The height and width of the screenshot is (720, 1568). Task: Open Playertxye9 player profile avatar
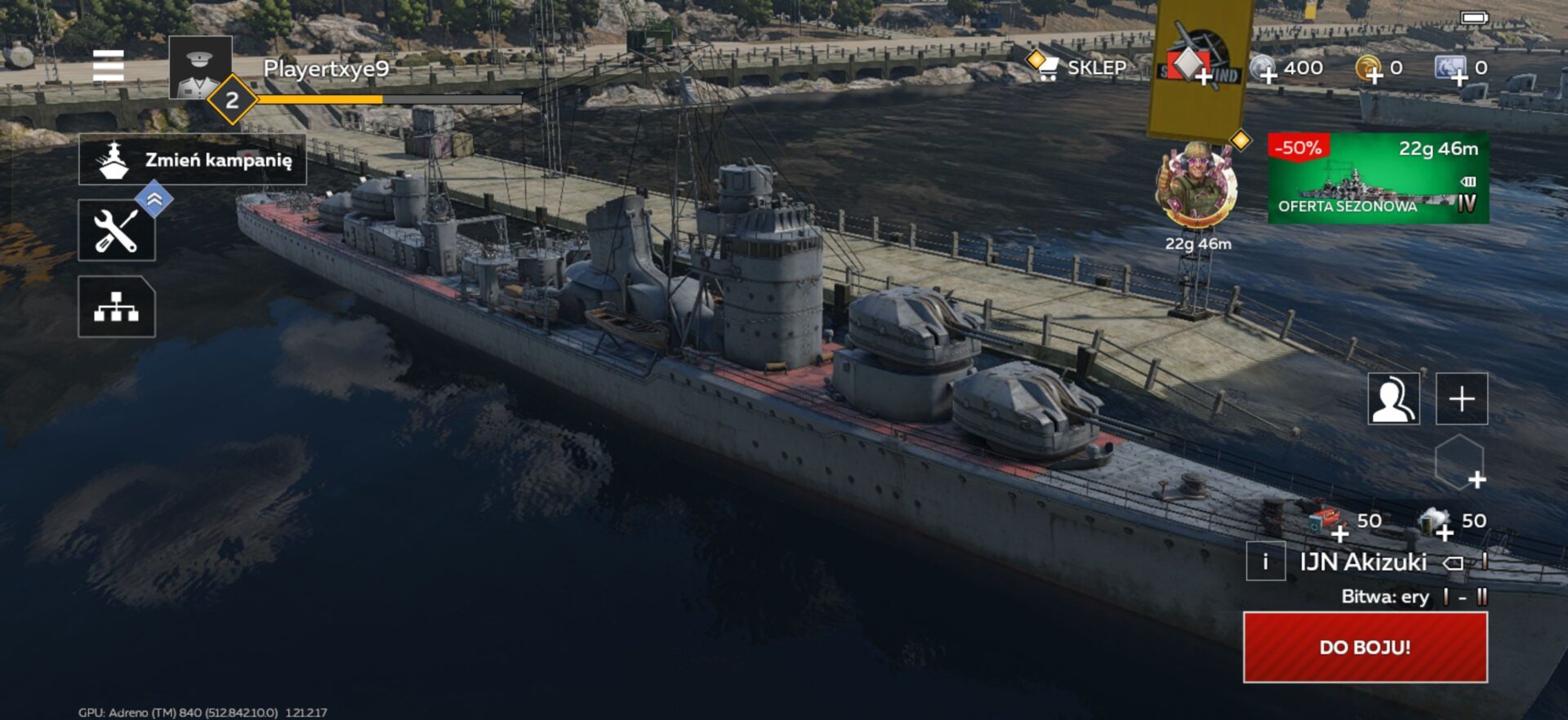point(199,68)
